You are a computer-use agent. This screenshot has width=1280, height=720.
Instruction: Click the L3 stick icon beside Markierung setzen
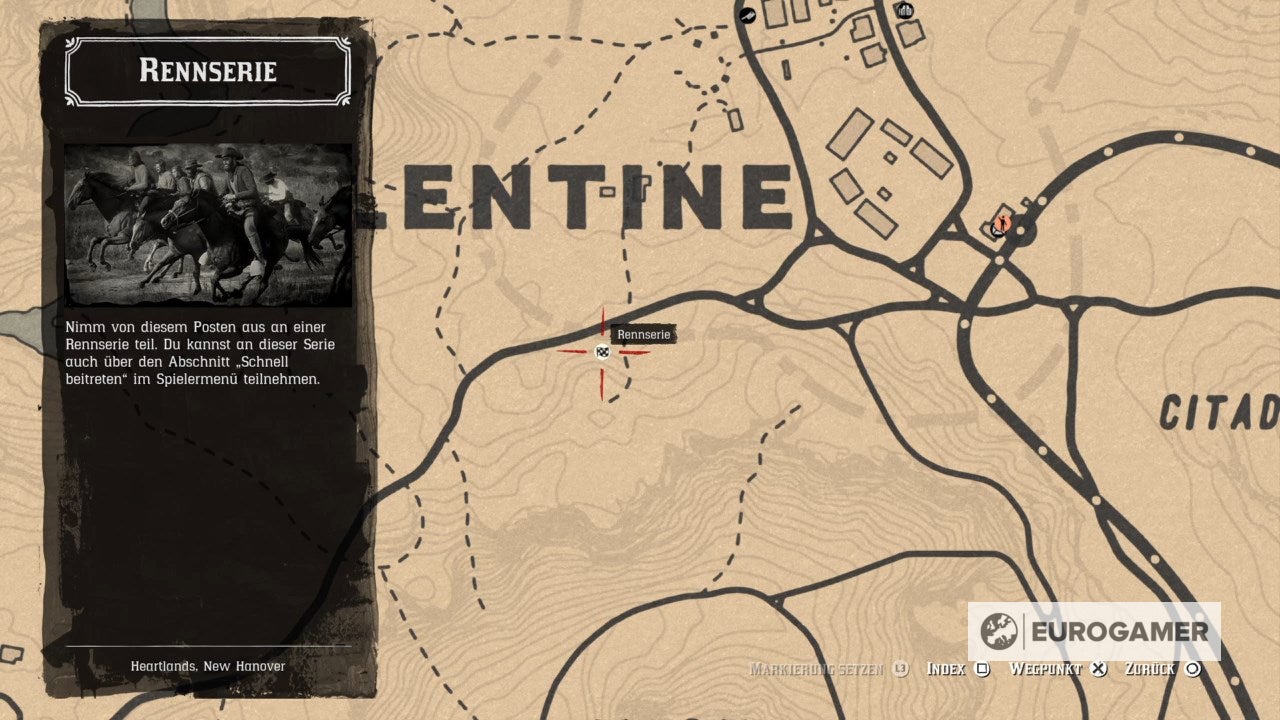(900, 668)
